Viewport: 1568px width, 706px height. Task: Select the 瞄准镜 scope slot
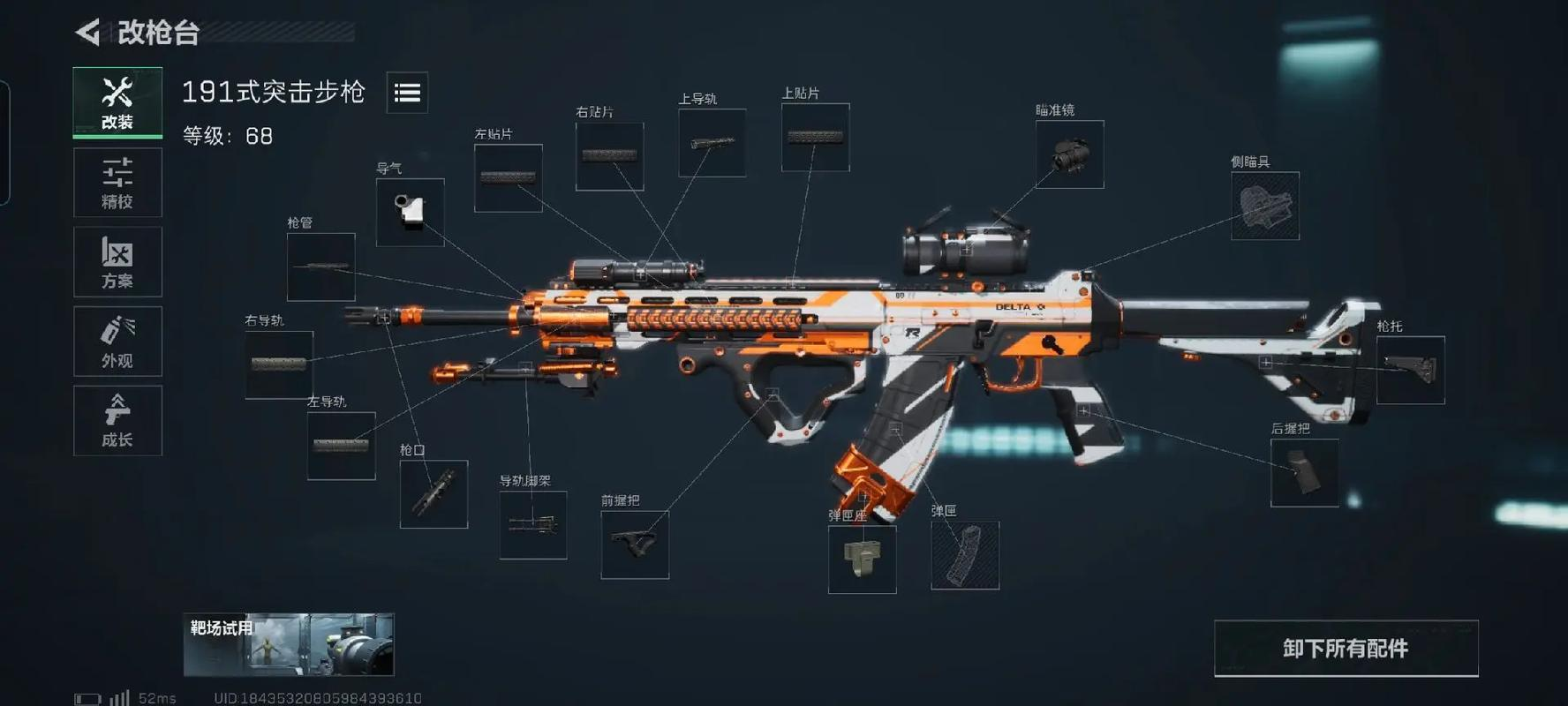[1069, 154]
